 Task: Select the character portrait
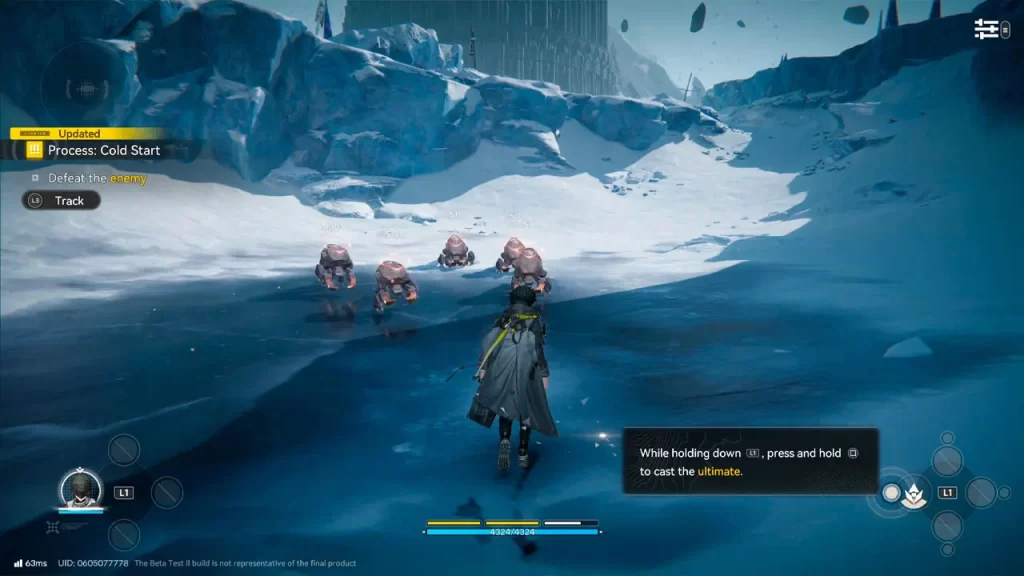pos(81,488)
